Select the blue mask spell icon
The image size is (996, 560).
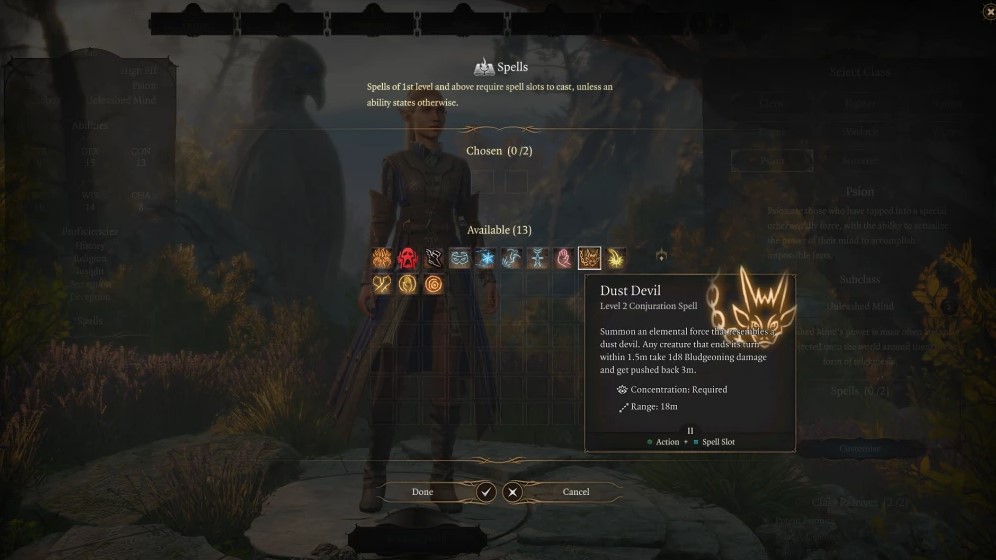click(x=459, y=259)
